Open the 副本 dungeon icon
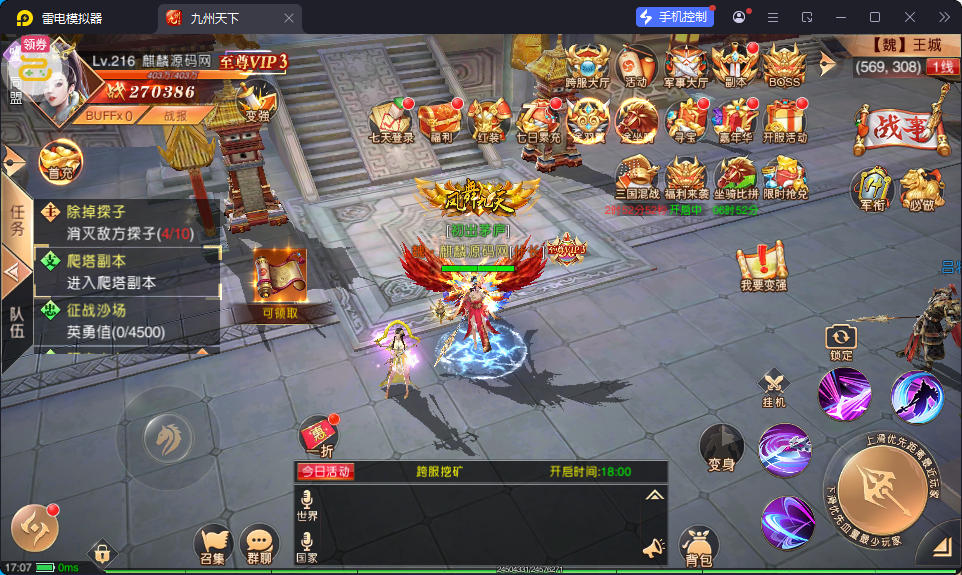 pyautogui.click(x=735, y=66)
